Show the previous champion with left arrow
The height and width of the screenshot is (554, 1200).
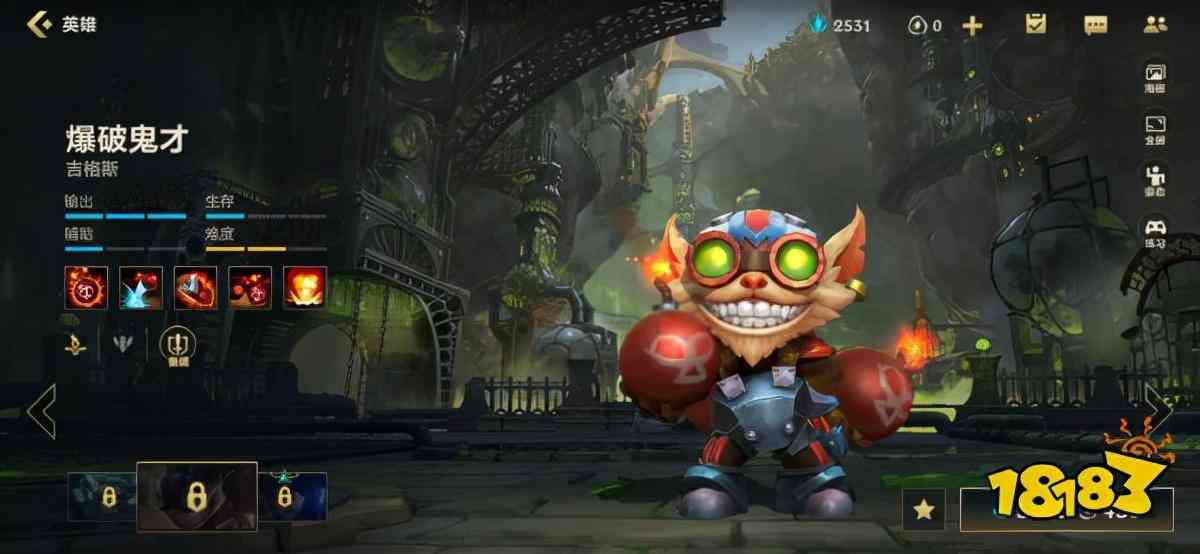click(41, 411)
